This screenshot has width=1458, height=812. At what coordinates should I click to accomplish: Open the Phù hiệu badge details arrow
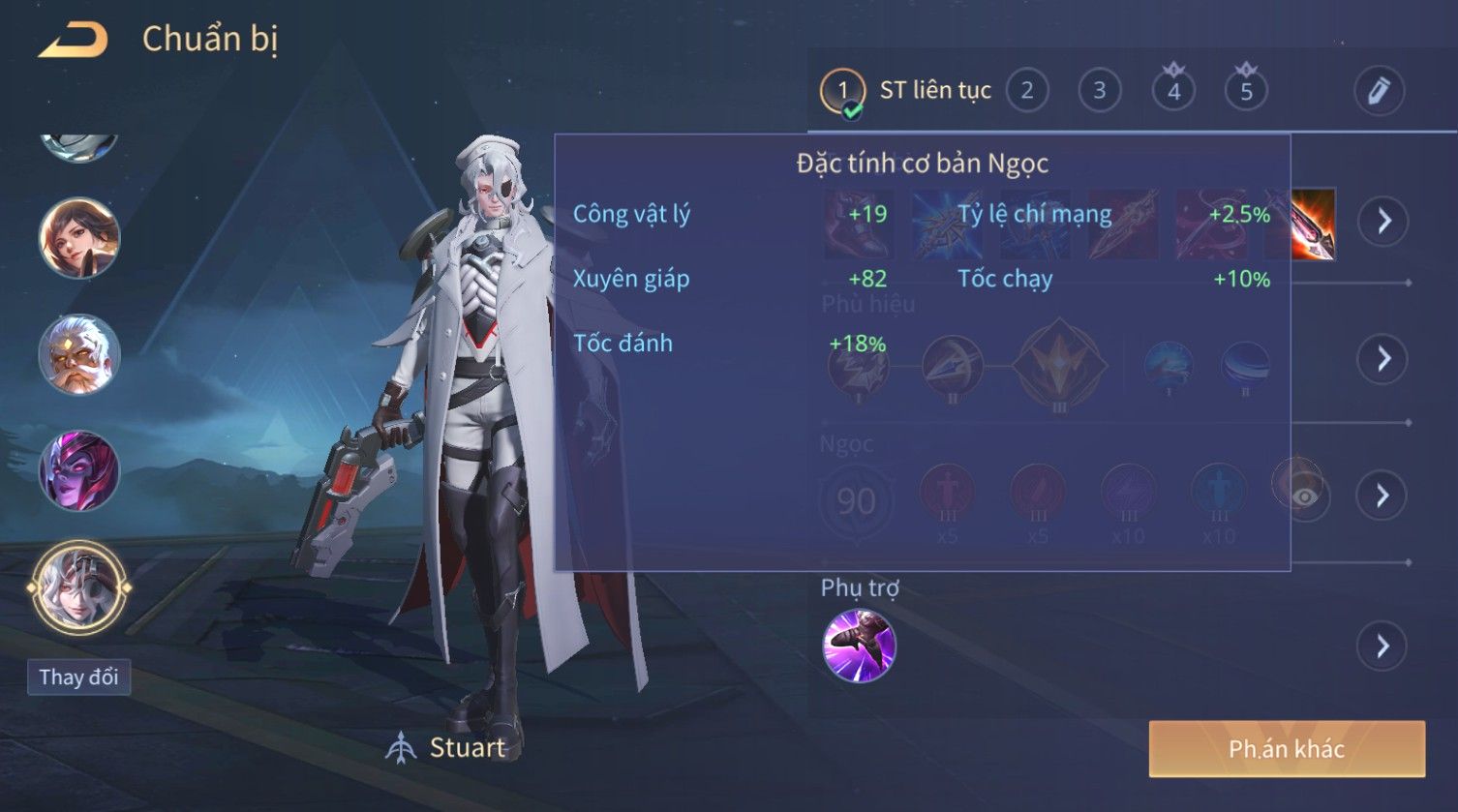[1382, 359]
